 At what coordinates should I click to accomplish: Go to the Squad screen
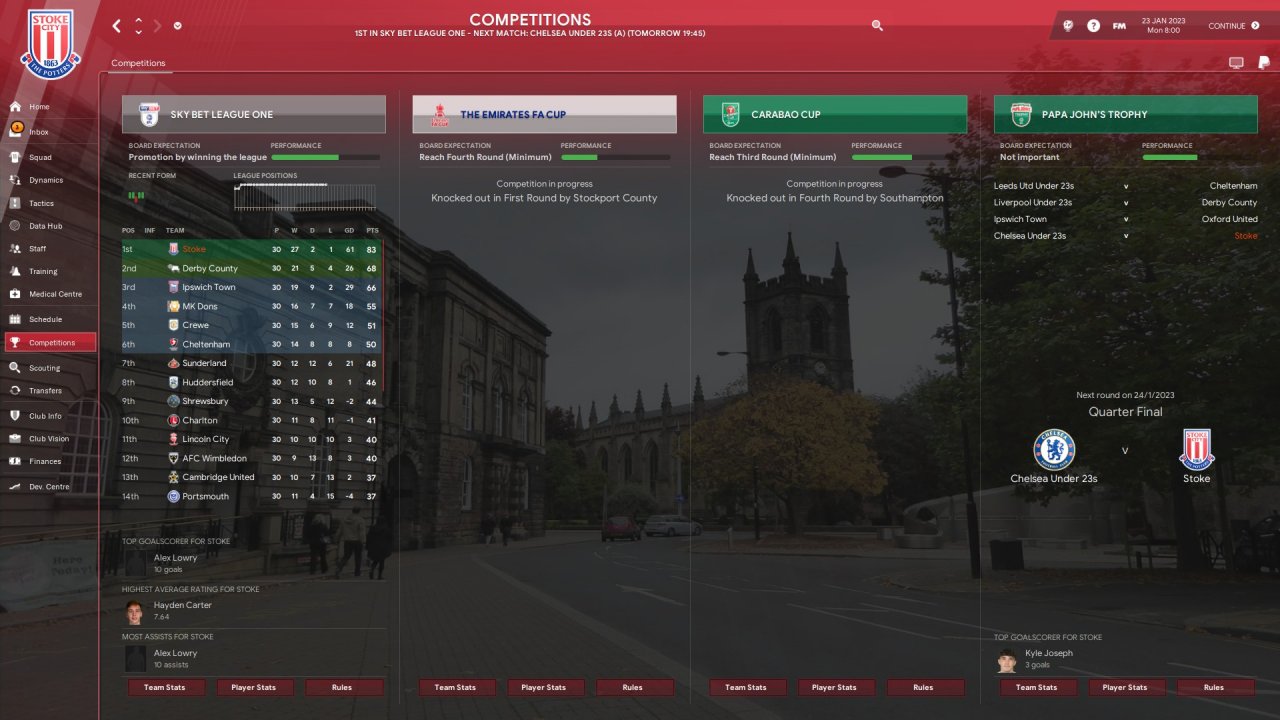[x=40, y=157]
